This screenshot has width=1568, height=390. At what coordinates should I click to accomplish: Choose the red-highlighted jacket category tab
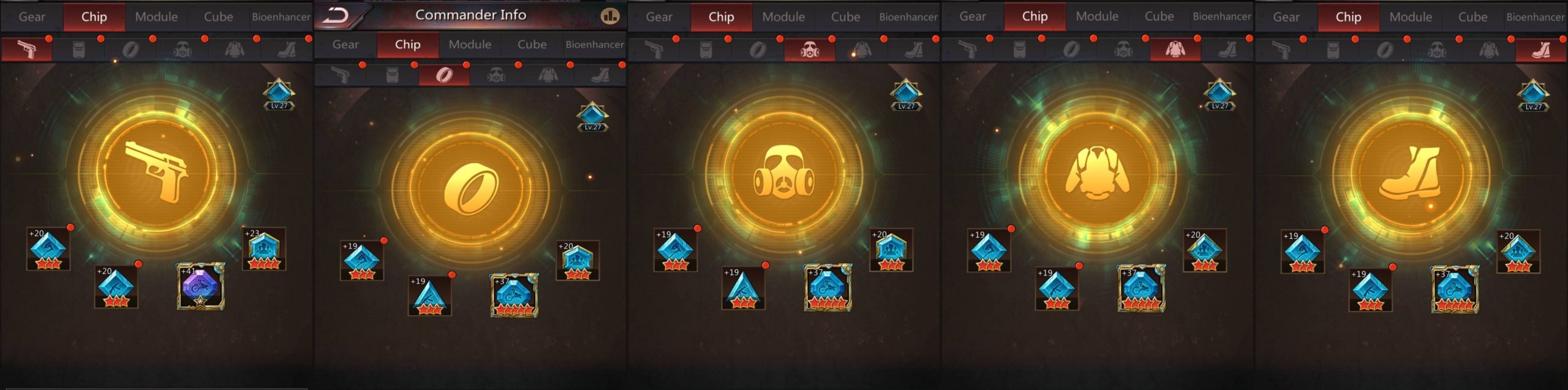click(1175, 50)
